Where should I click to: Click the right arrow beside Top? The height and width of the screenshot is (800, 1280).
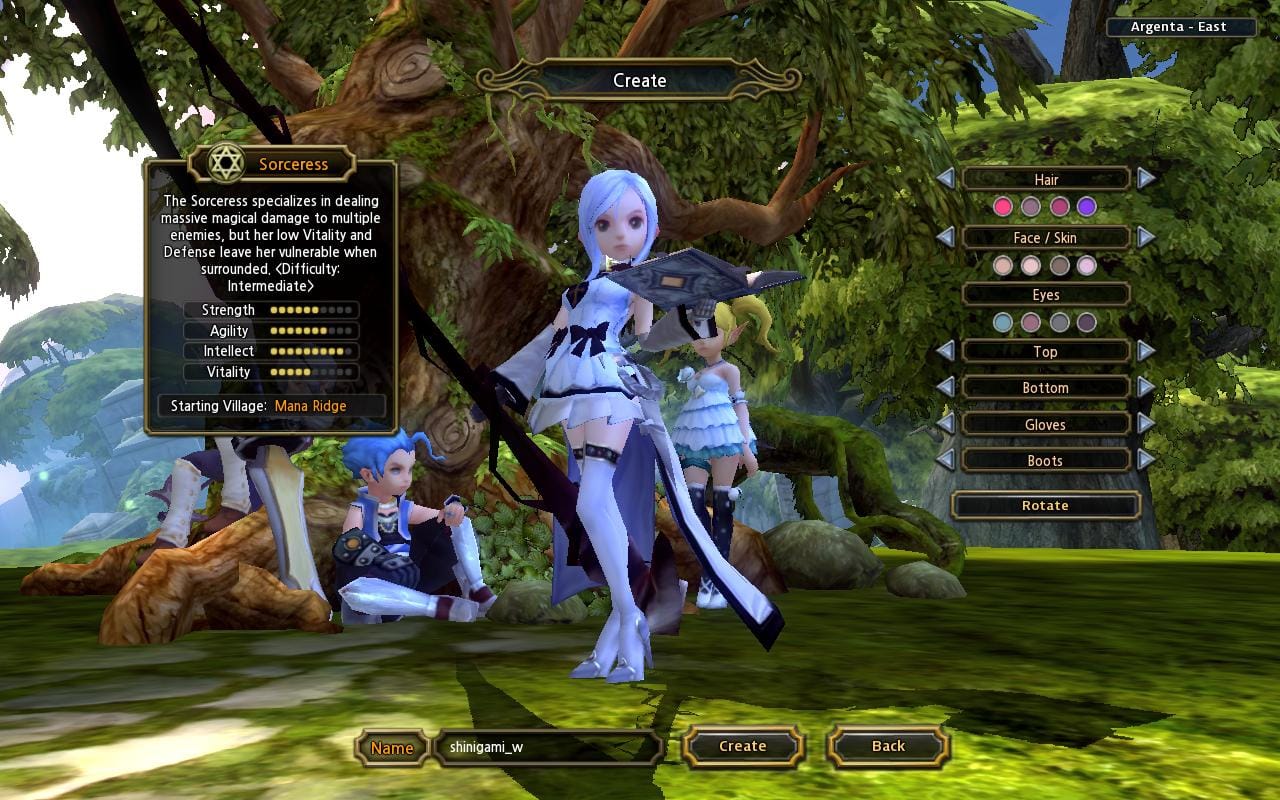click(x=1145, y=352)
